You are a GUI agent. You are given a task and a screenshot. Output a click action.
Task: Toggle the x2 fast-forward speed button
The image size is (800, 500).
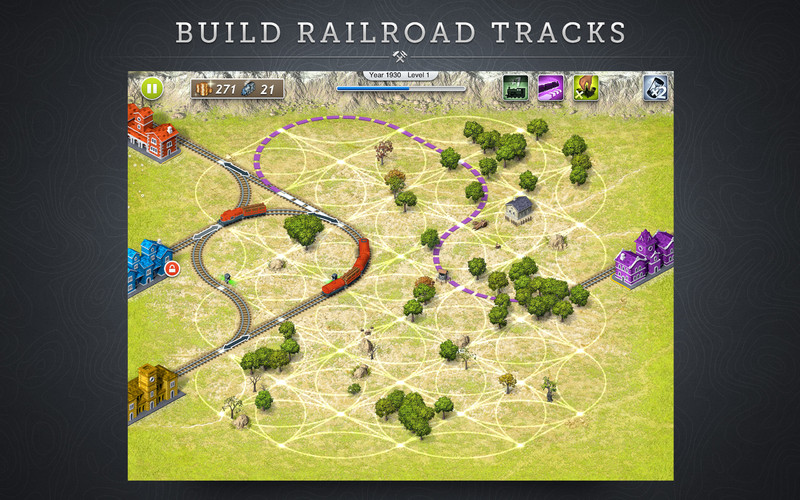click(x=655, y=88)
